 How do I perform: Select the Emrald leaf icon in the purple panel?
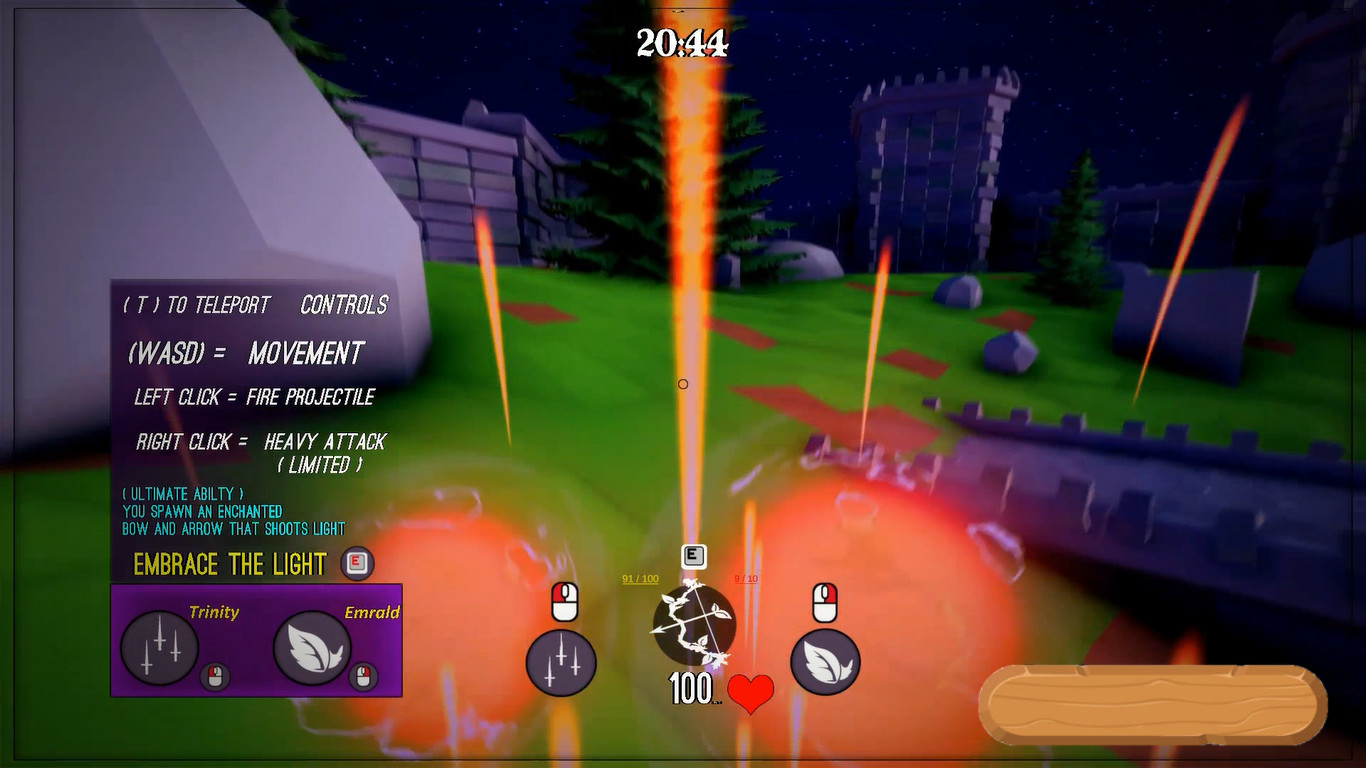312,648
